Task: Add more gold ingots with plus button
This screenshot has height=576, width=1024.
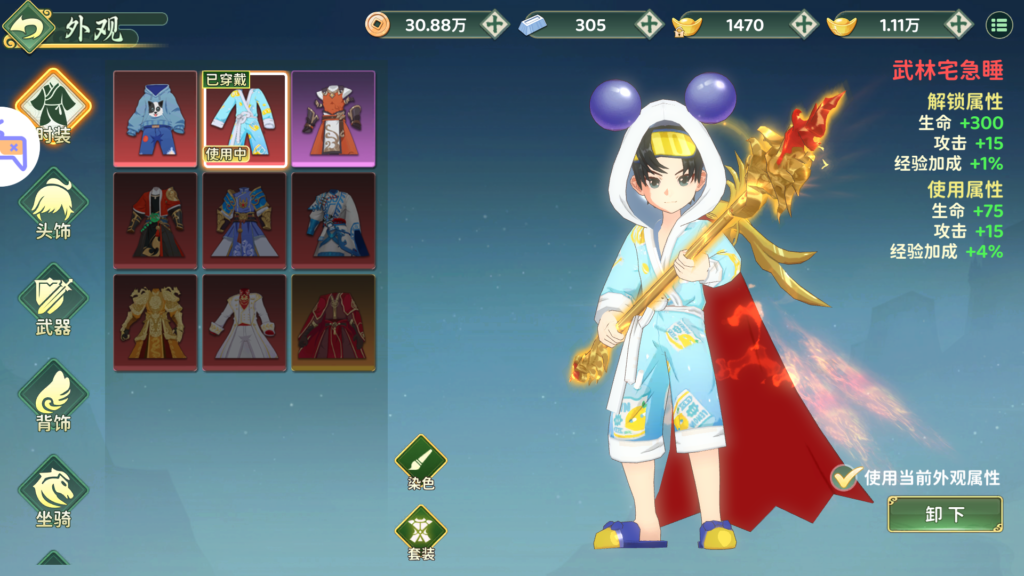Action: [959, 25]
